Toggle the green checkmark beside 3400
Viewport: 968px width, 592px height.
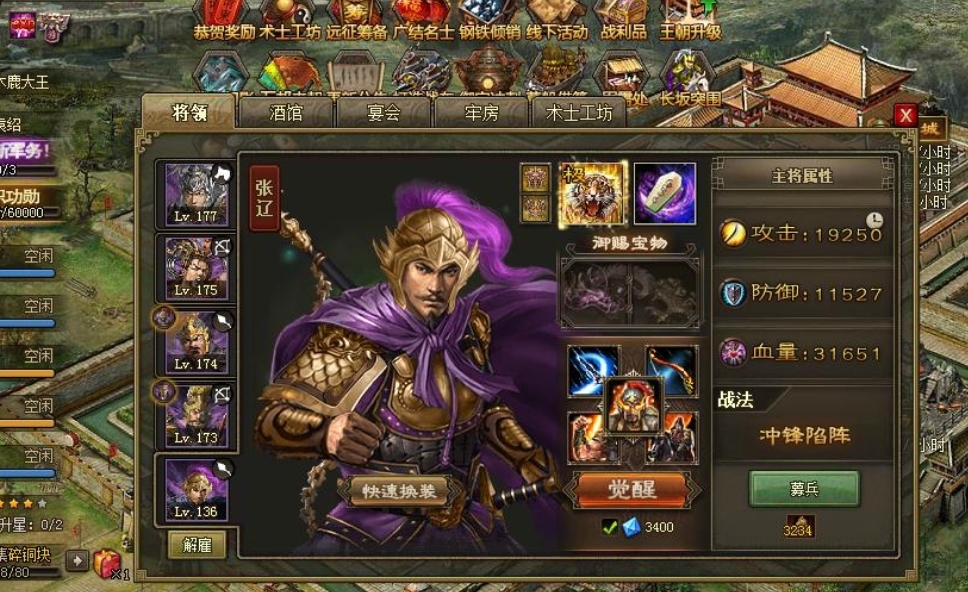[608, 527]
